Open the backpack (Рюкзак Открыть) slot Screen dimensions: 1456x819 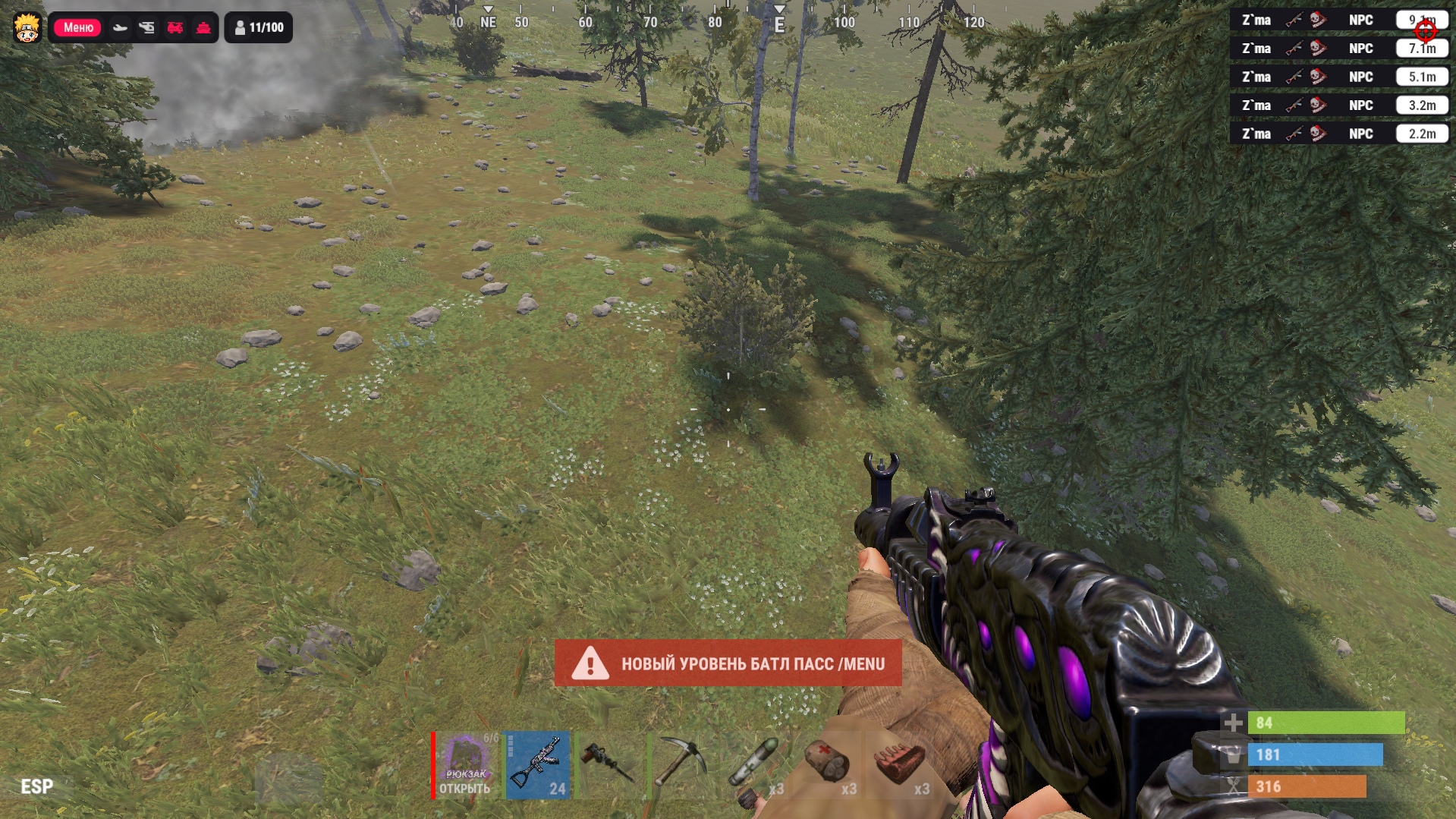pyautogui.click(x=465, y=765)
